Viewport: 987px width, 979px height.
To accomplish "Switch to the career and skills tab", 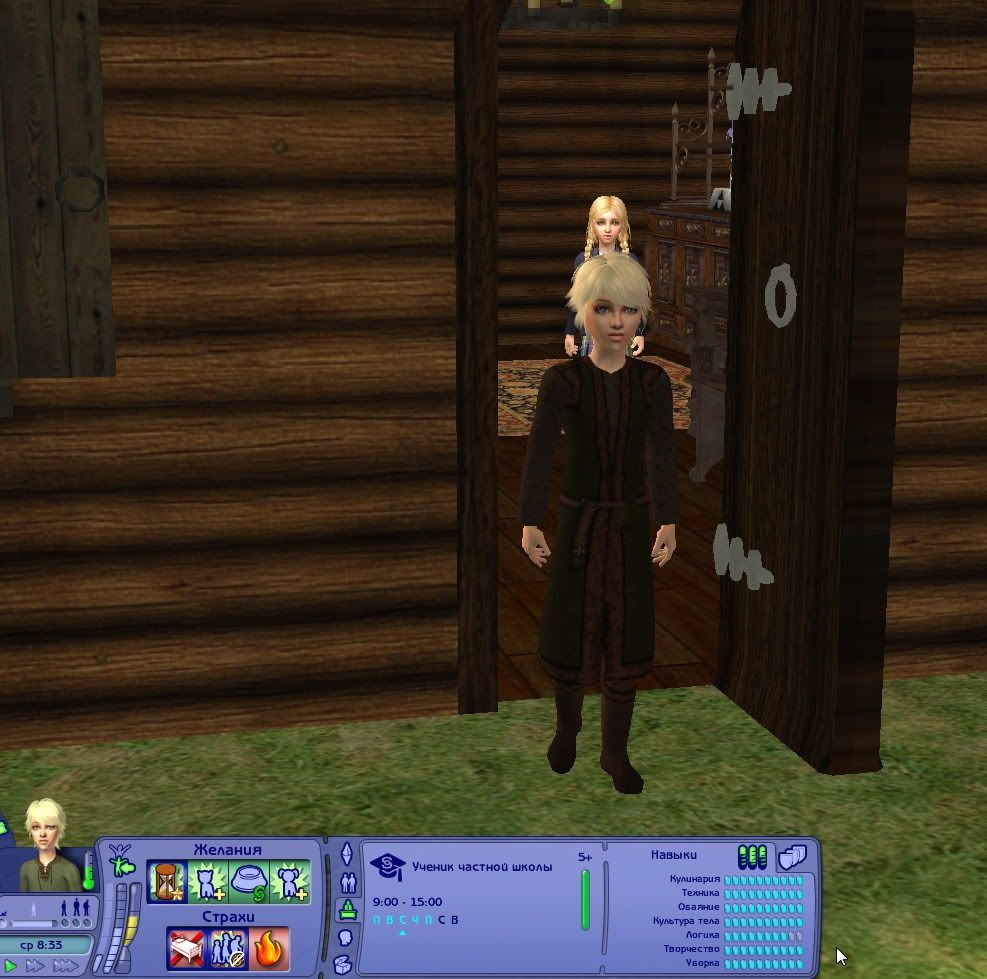I will [347, 909].
